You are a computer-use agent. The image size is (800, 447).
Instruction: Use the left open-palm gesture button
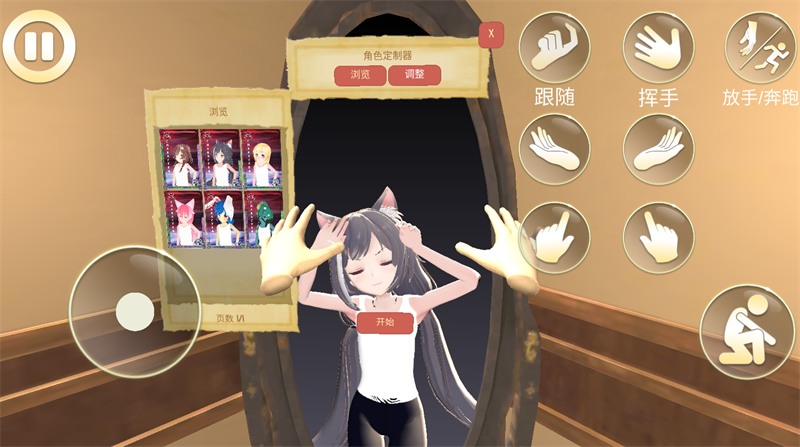554,149
